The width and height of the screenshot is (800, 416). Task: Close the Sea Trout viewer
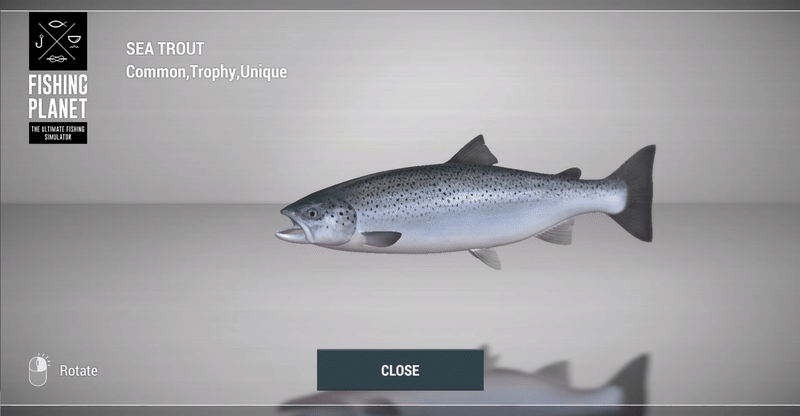pos(400,370)
